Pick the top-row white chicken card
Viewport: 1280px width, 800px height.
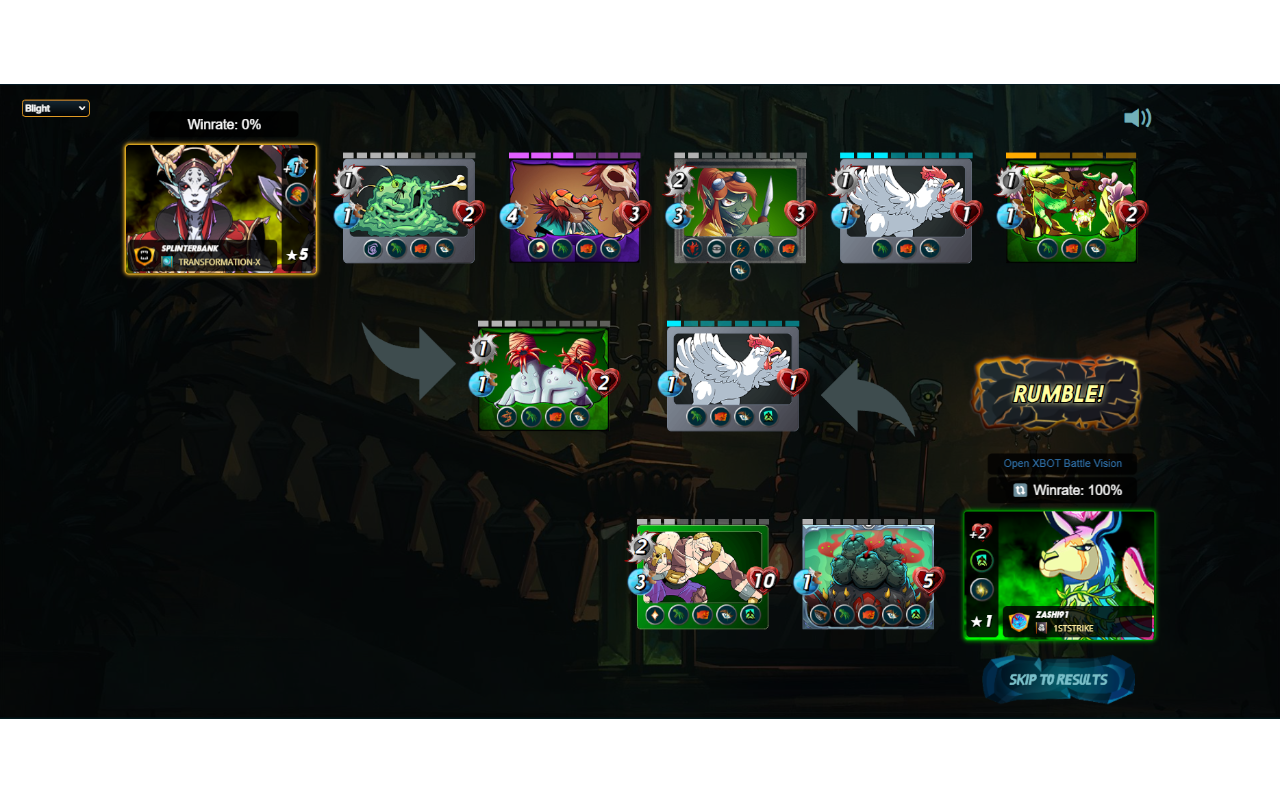click(906, 208)
